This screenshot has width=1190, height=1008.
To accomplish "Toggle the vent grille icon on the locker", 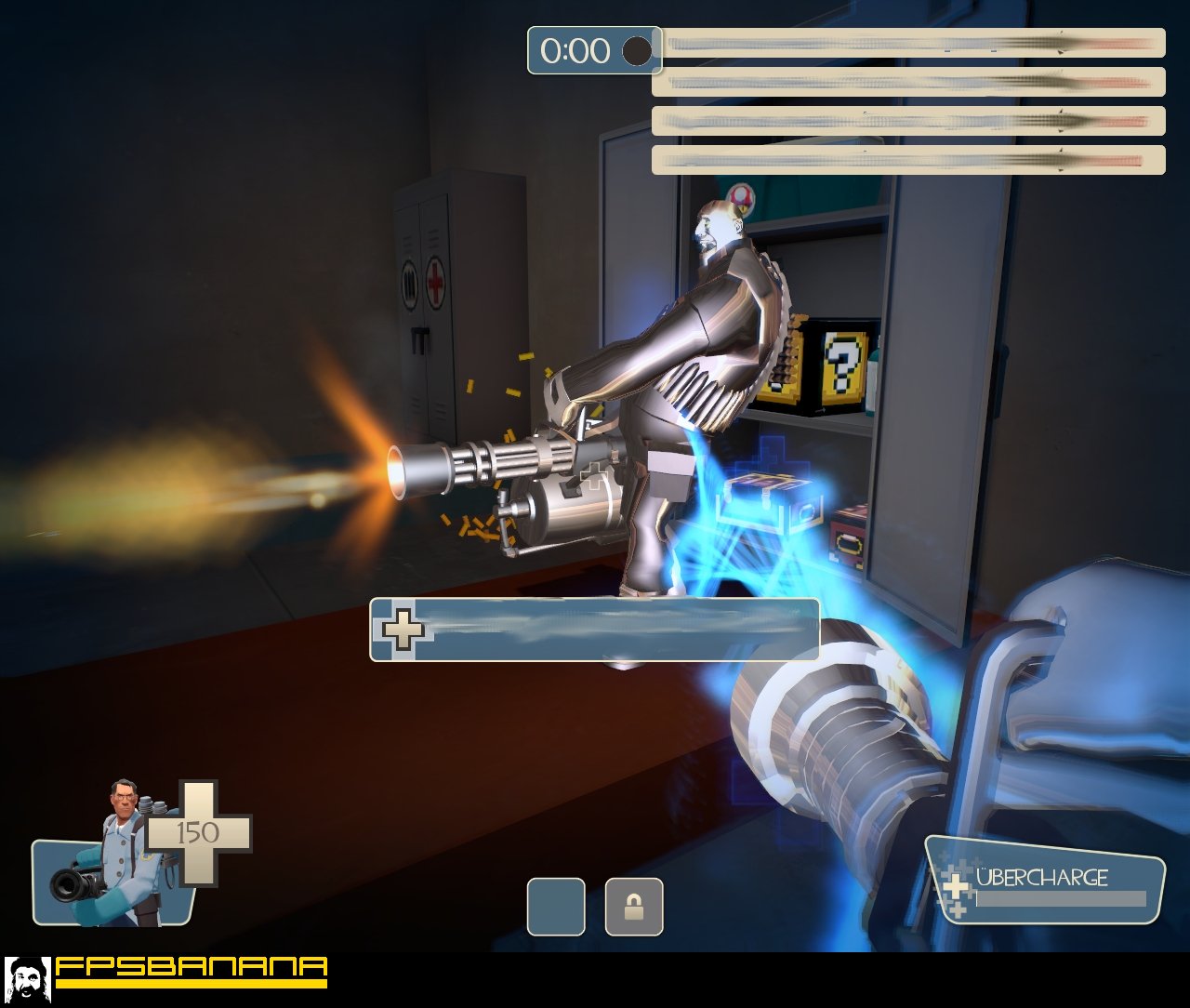I will tap(408, 282).
